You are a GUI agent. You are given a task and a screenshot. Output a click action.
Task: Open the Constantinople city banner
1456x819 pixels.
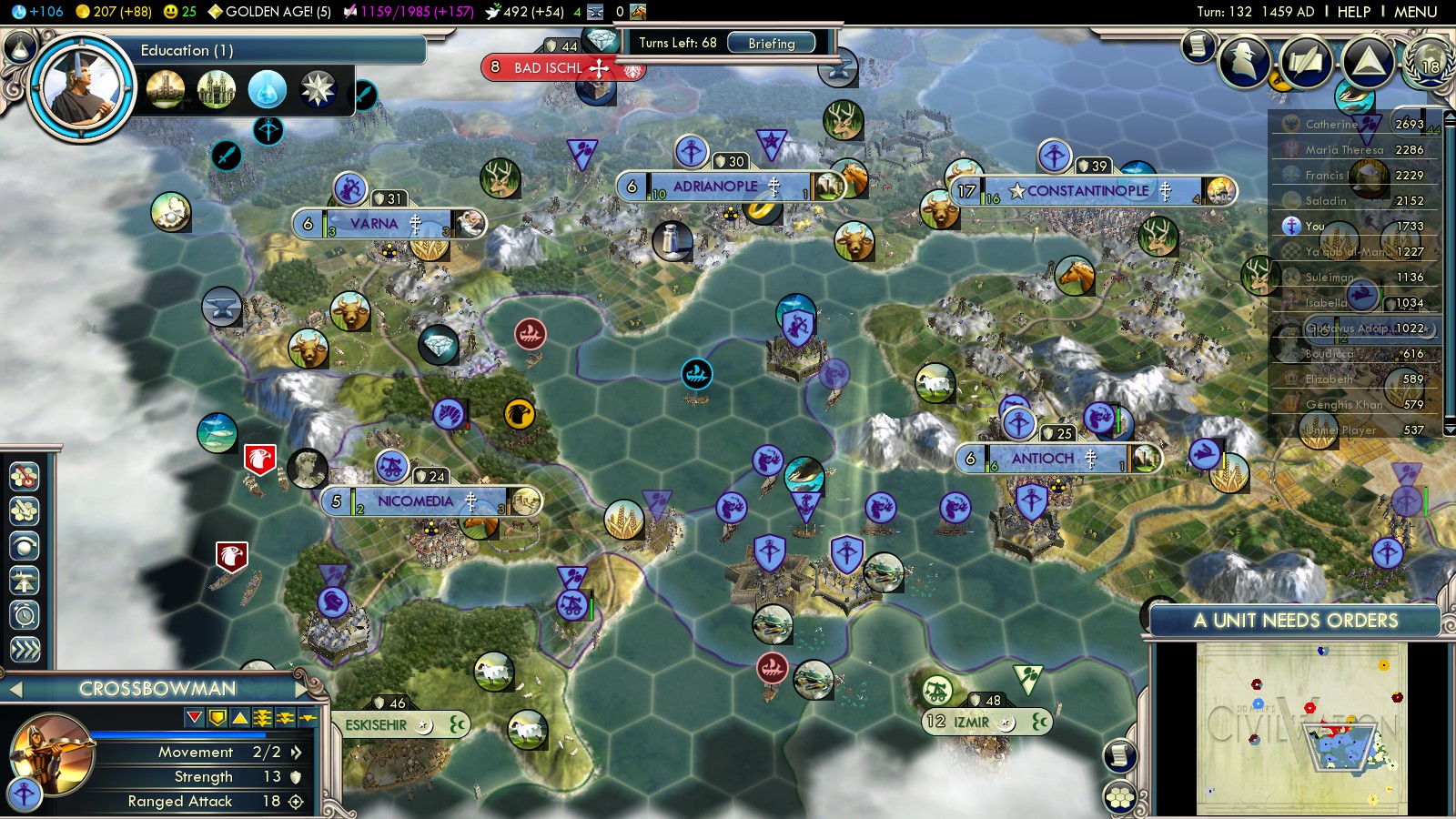pyautogui.click(x=1088, y=191)
